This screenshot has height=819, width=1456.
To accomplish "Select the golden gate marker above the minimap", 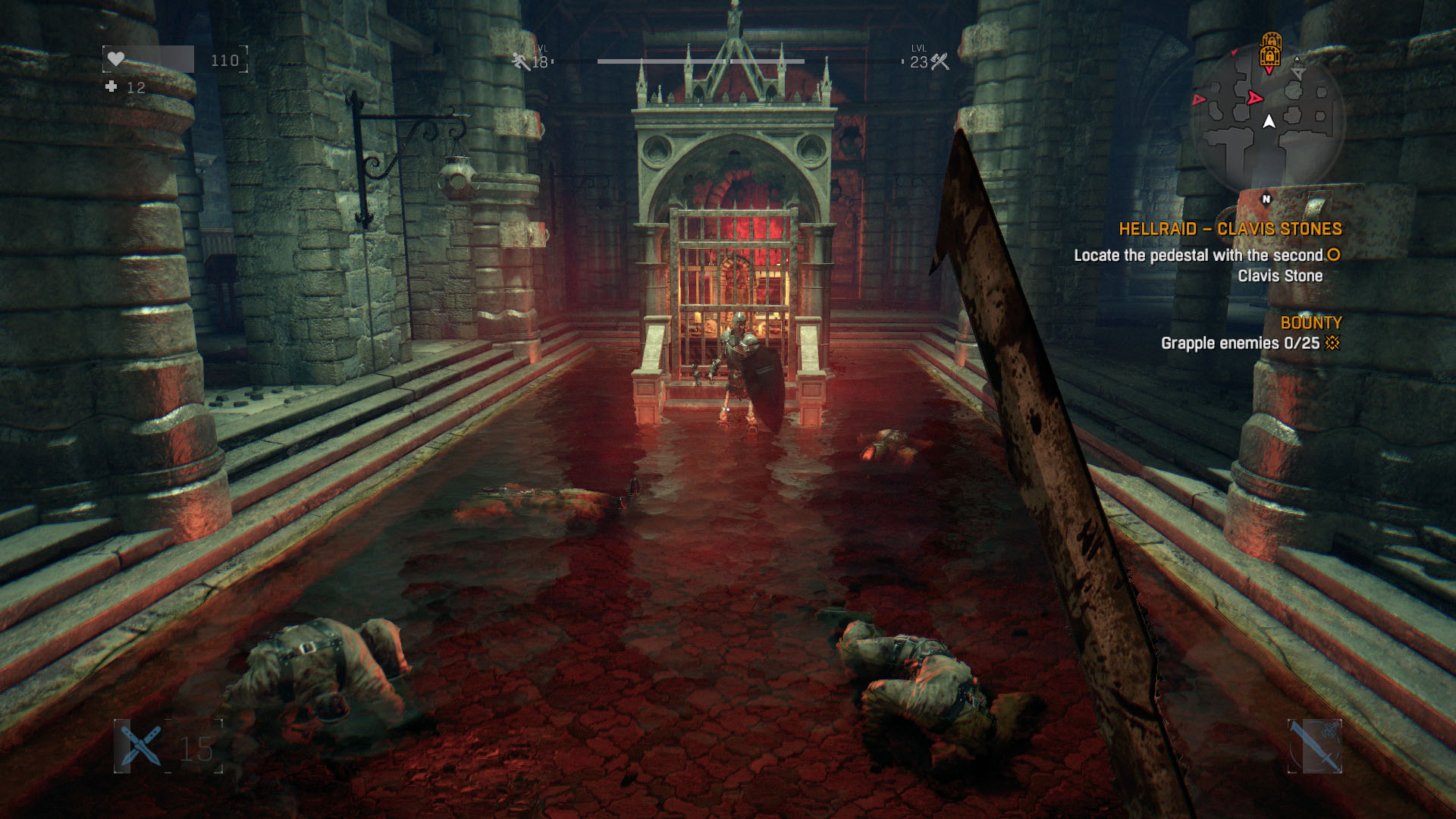I will point(1270,49).
